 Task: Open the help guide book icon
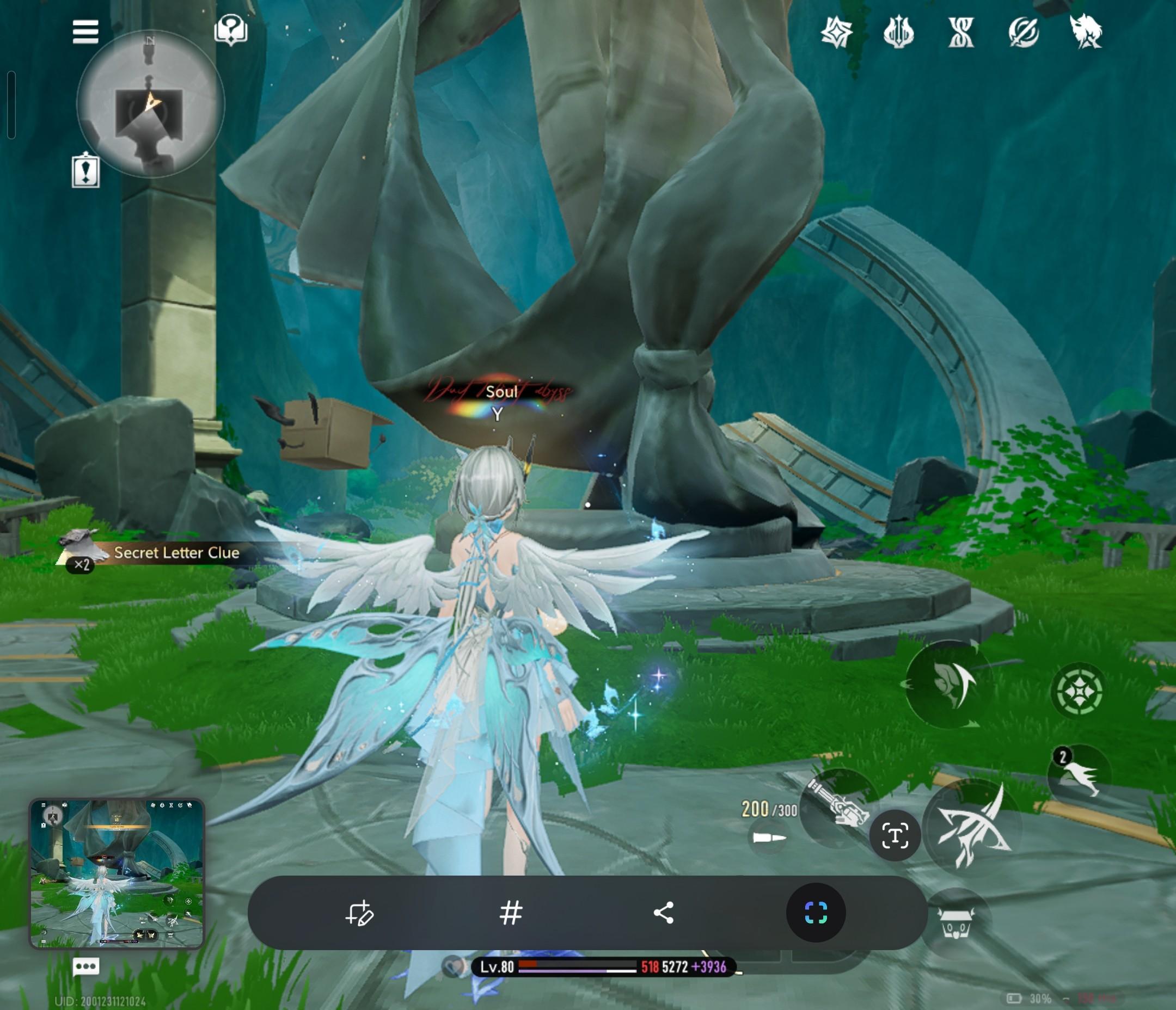click(x=230, y=29)
